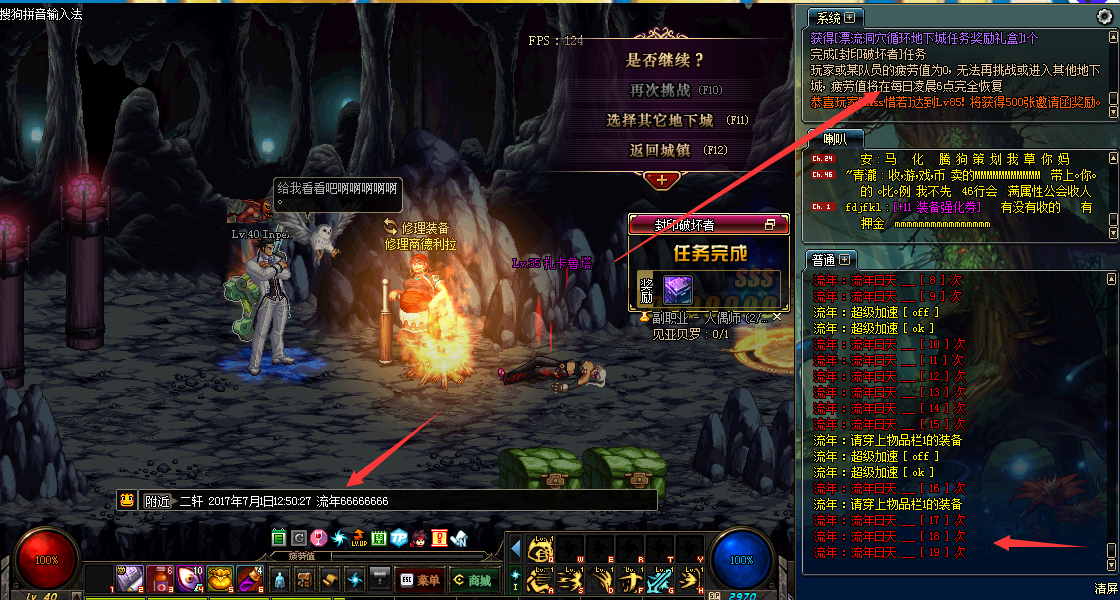This screenshot has width=1120, height=600.
Task: Use the red potion jar in the hotbar
Action: click(x=159, y=578)
